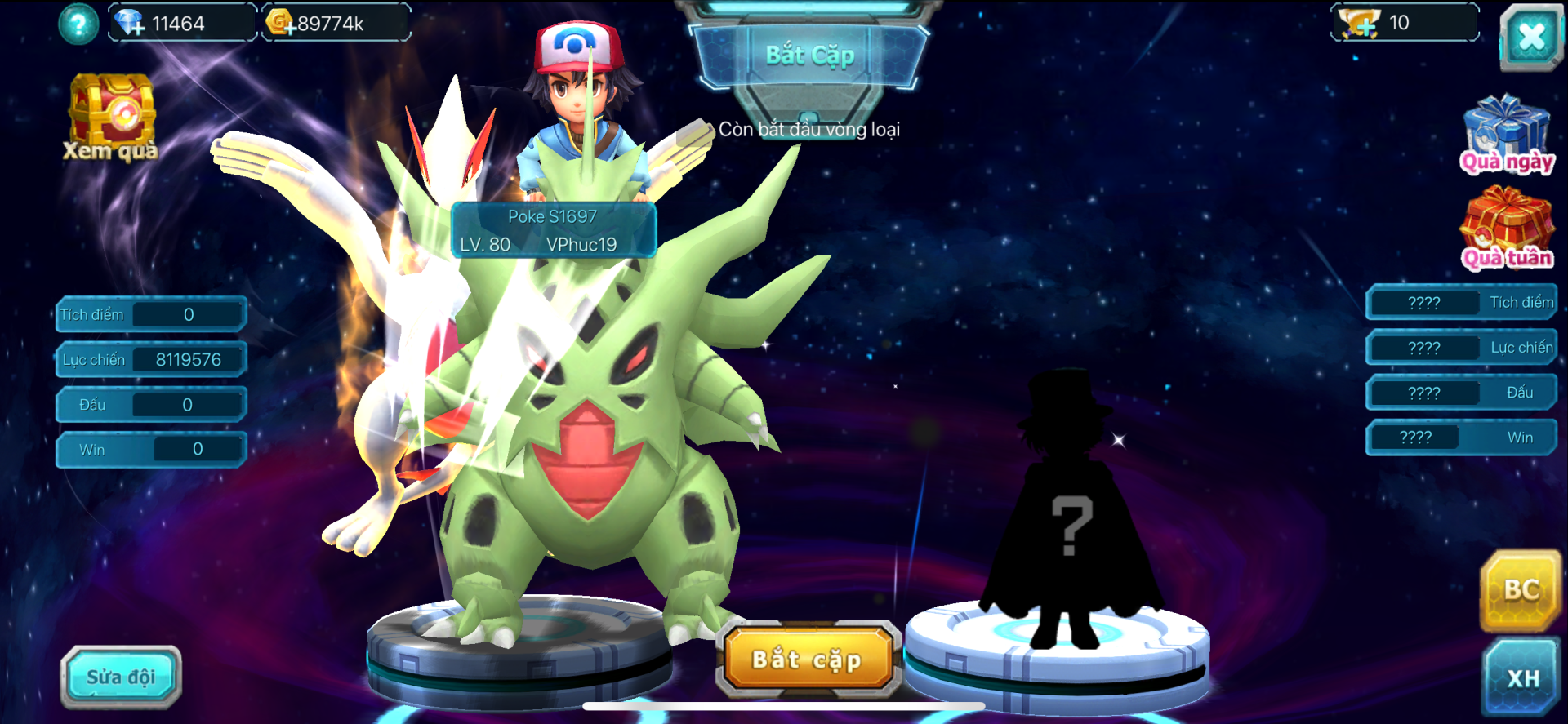Screen dimensions: 1568x724
Task: Open the BC report button
Action: pos(1521,590)
